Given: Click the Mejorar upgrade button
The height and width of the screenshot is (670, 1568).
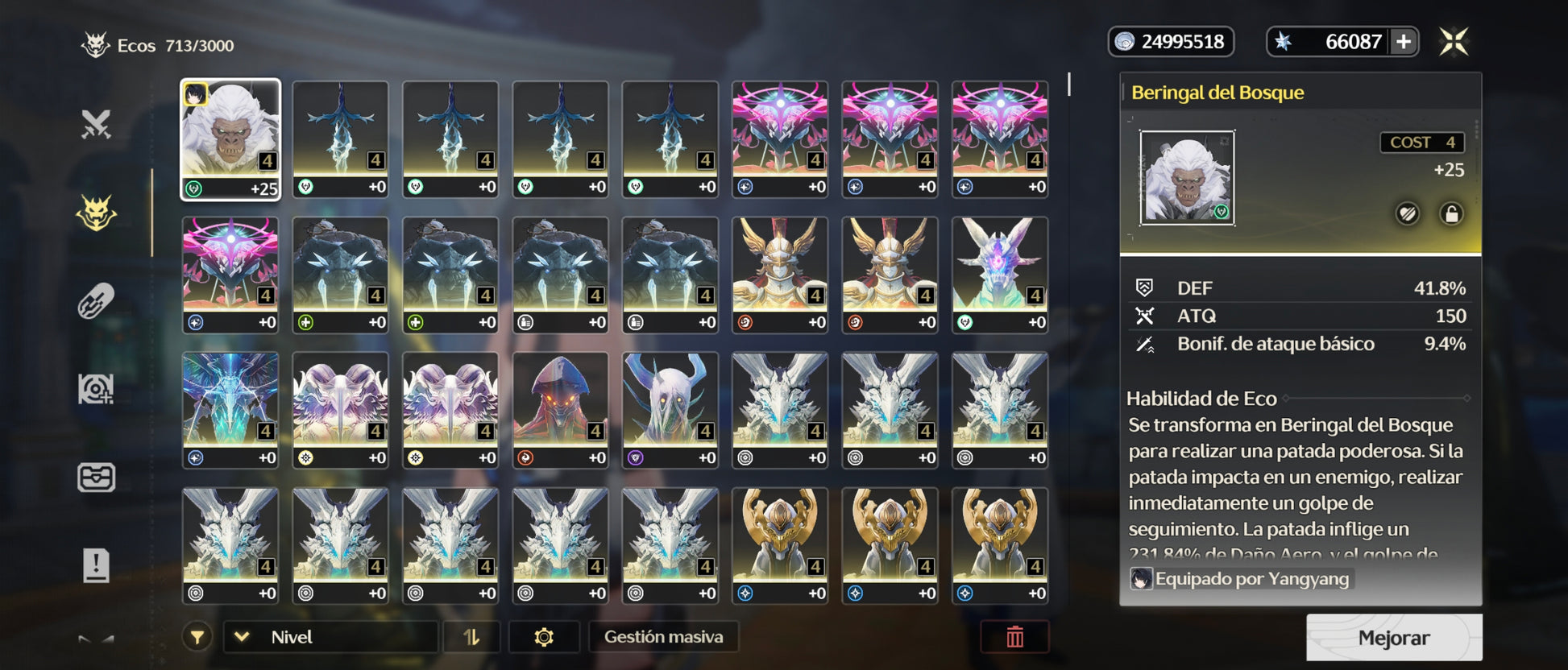Looking at the screenshot, I should 1393,638.
